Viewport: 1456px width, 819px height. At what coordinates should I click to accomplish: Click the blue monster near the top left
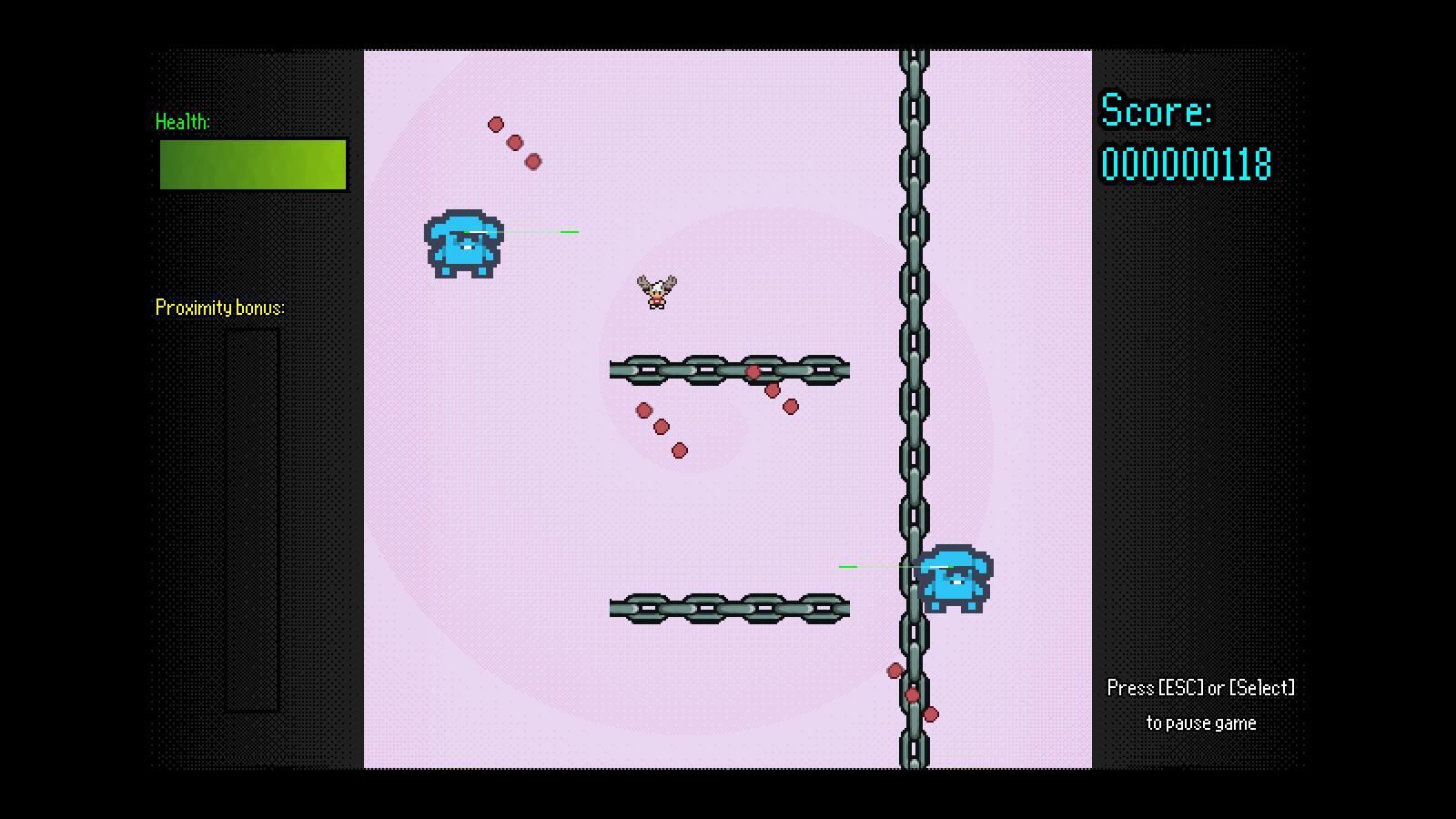462,241
